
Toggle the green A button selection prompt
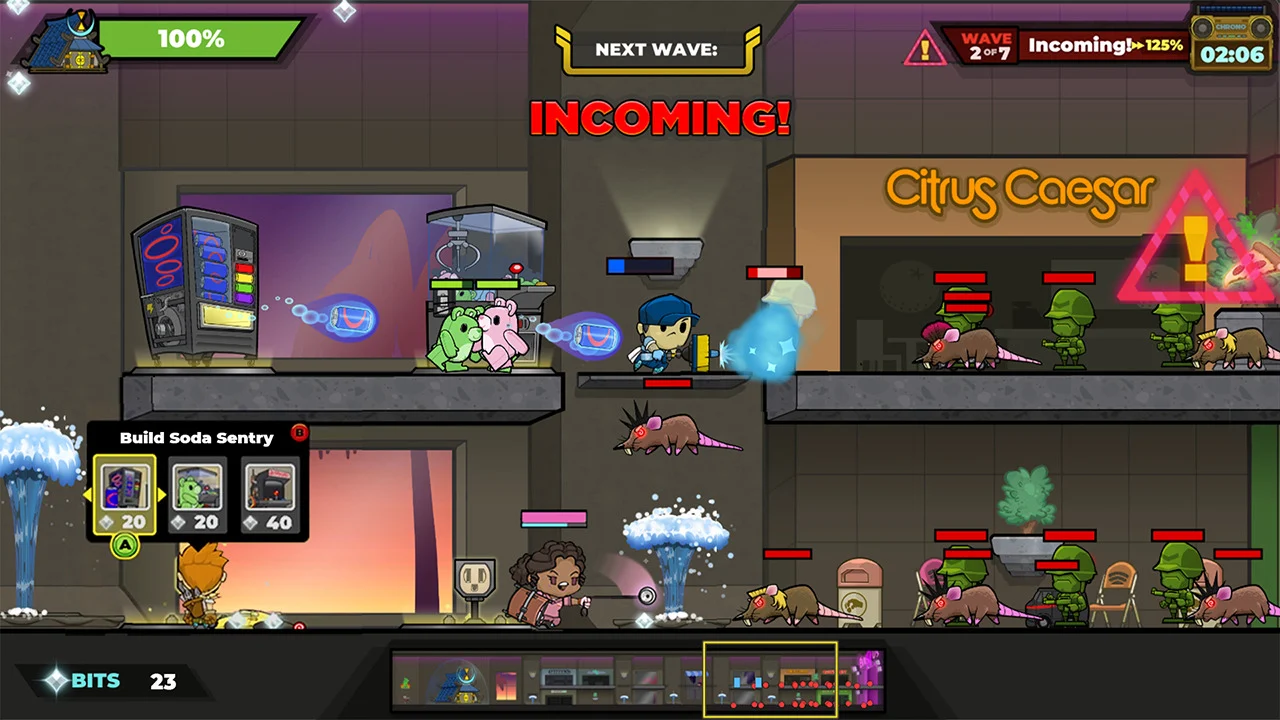coord(124,548)
